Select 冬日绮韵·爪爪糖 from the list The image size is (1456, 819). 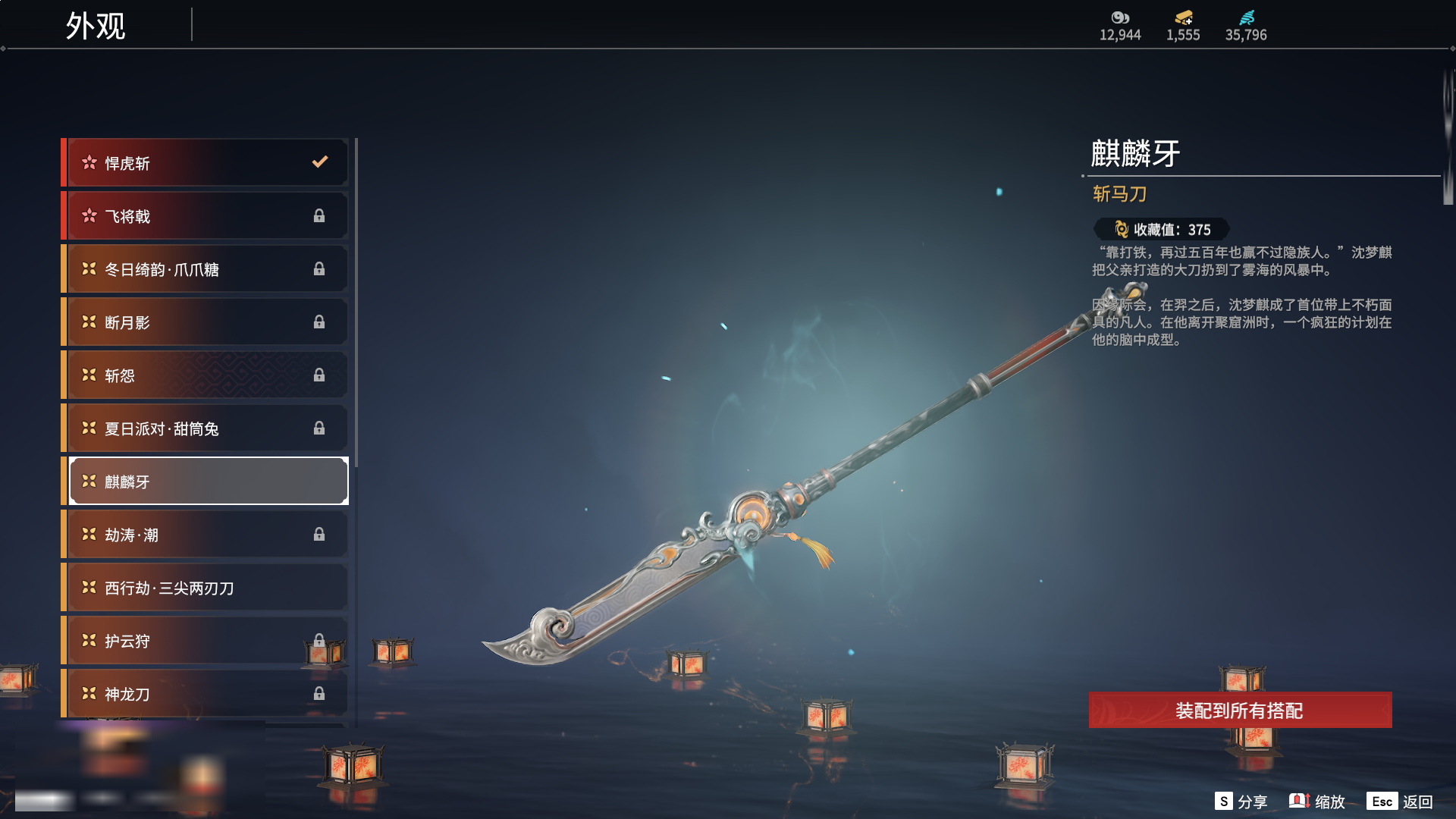[x=206, y=269]
